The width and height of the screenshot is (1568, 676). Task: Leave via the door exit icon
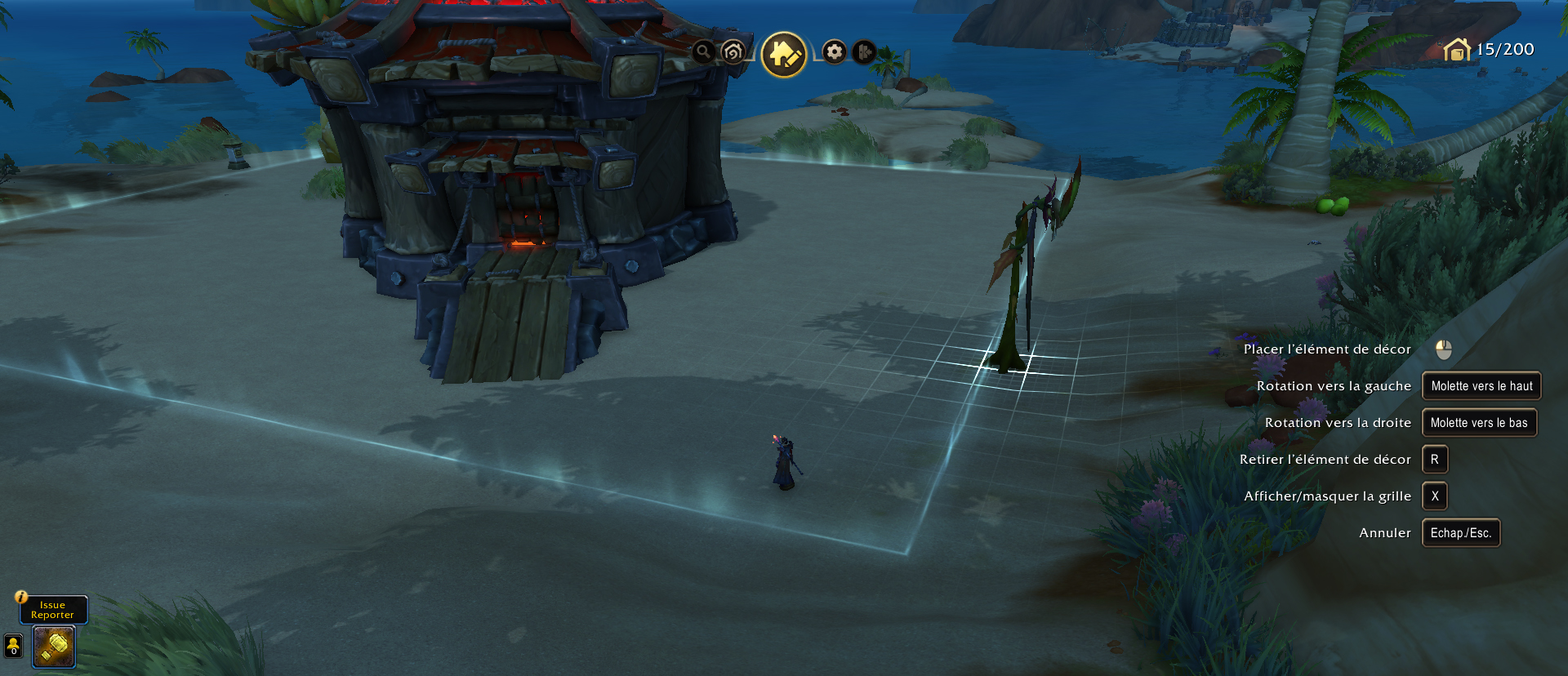click(x=863, y=52)
